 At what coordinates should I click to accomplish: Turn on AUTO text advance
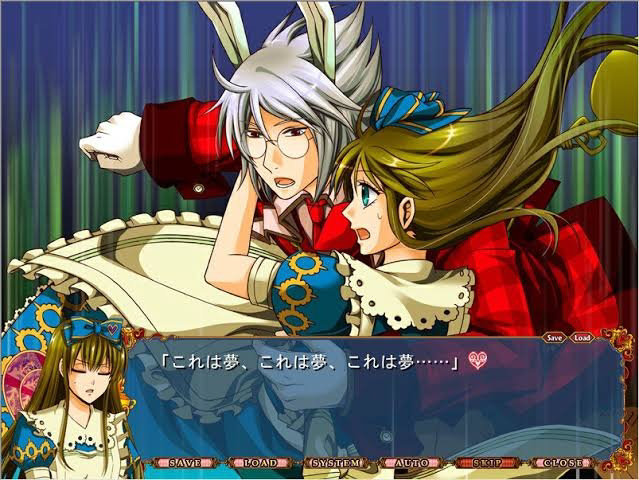tap(411, 464)
